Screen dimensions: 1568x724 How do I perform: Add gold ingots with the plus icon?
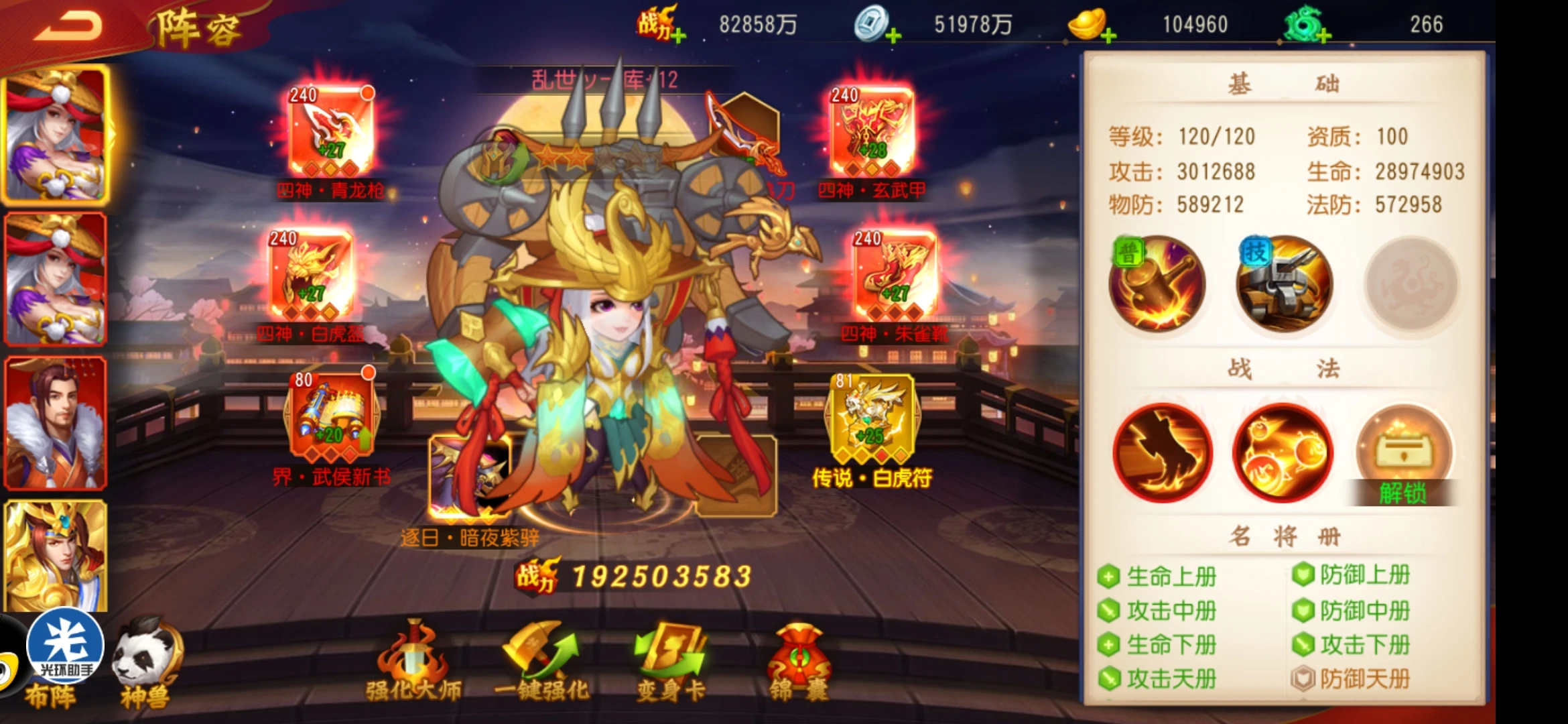tap(1108, 36)
